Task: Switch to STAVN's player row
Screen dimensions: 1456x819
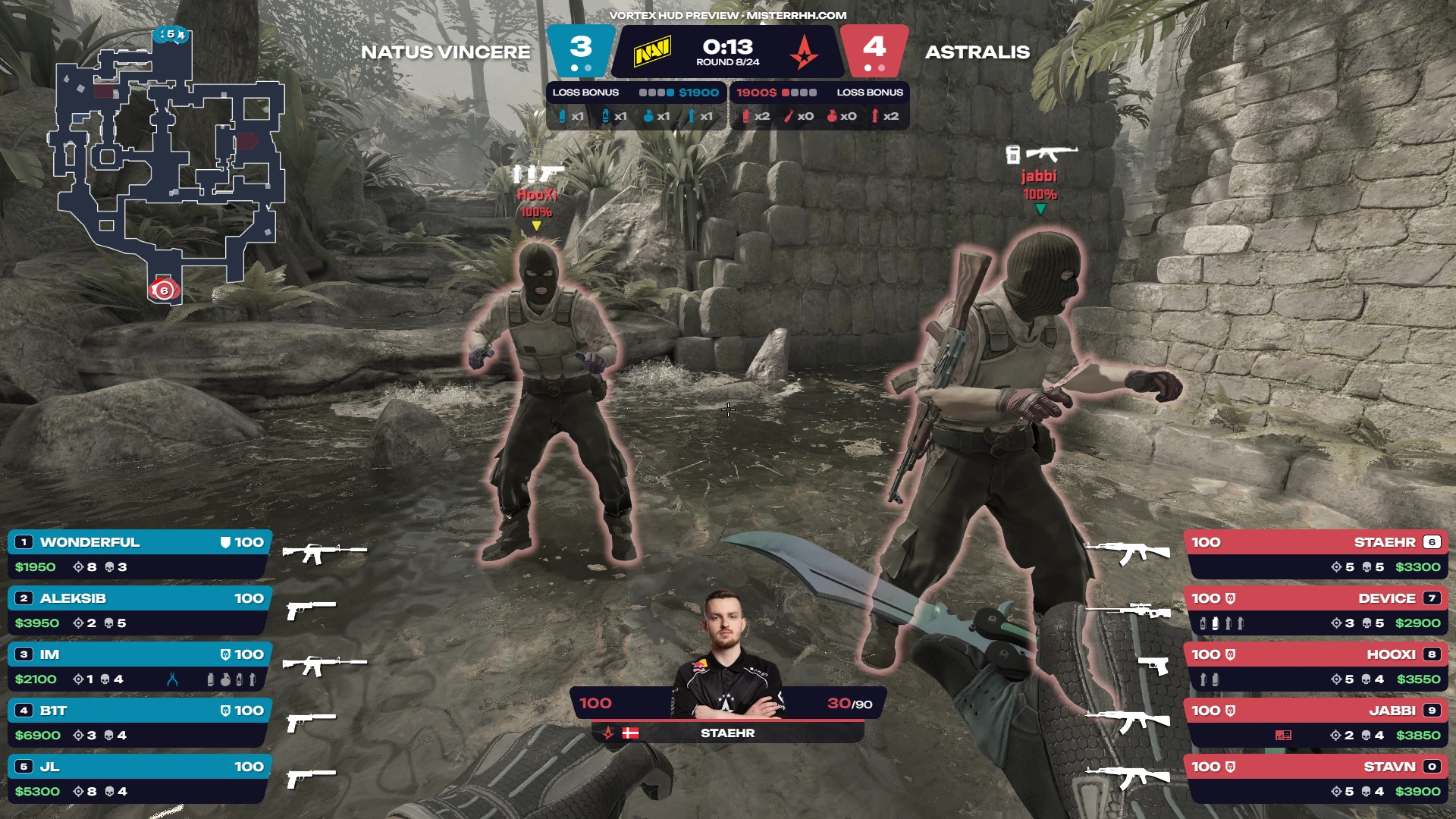Action: click(1316, 779)
